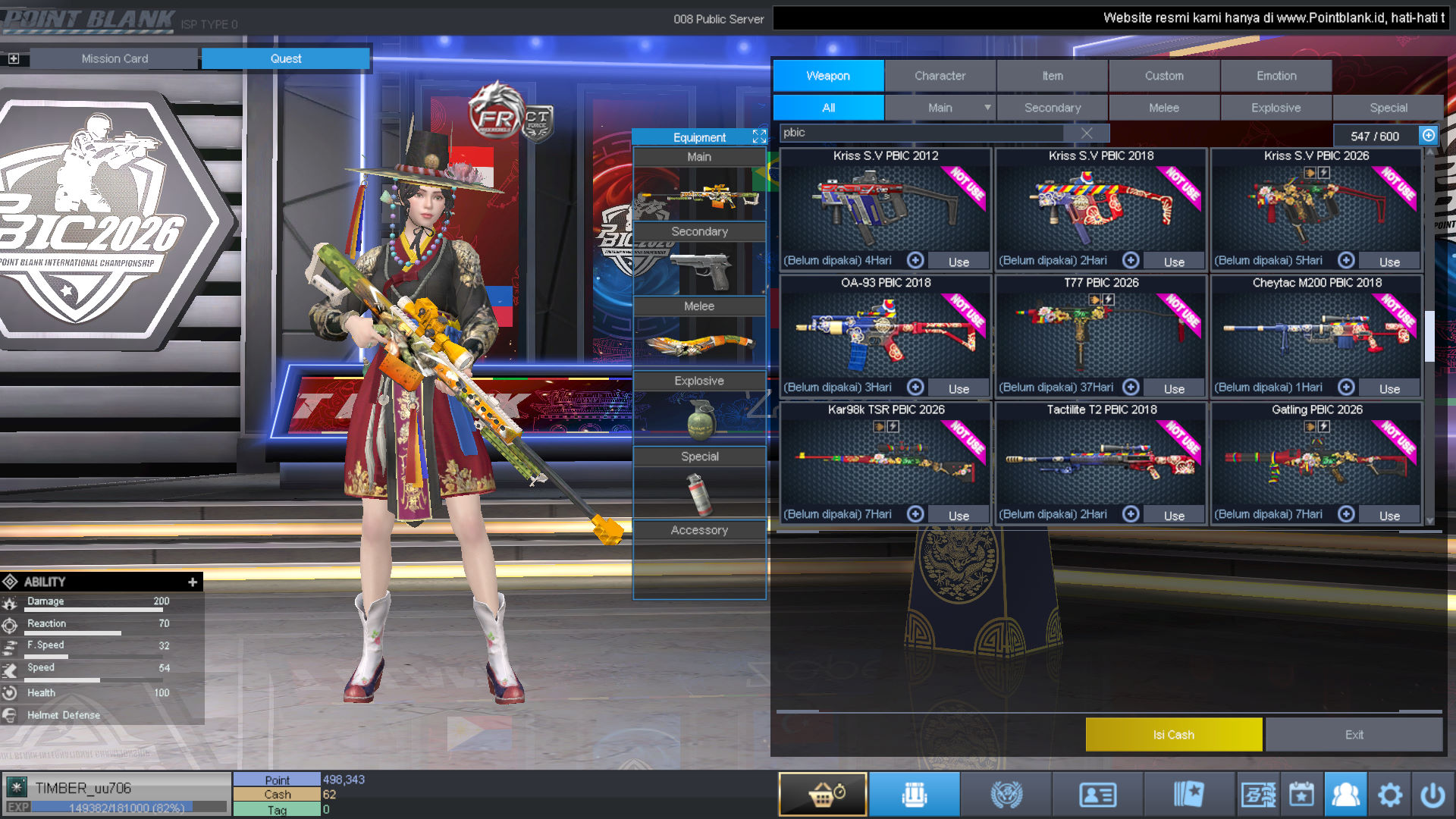Viewport: 1456px width, 819px height.
Task: Use the Kriss S.V PBIC 2012
Action: (x=959, y=262)
